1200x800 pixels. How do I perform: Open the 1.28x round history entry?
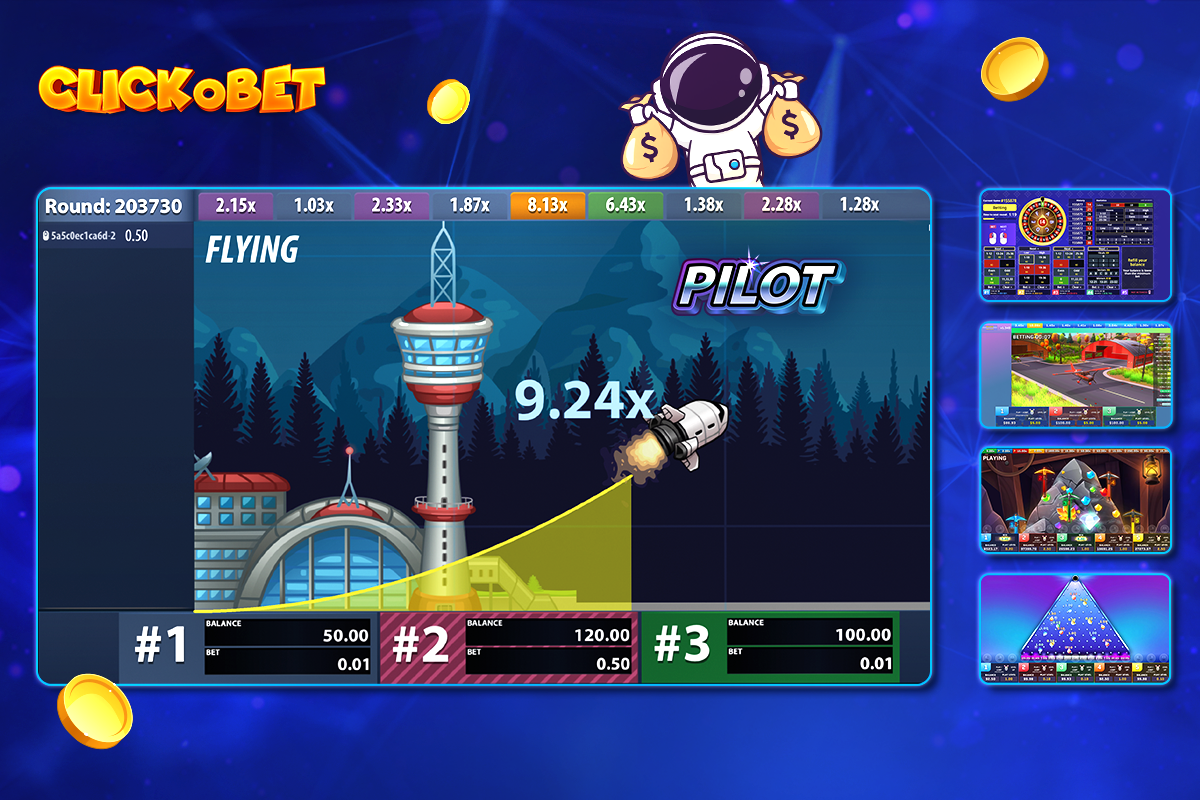[859, 206]
